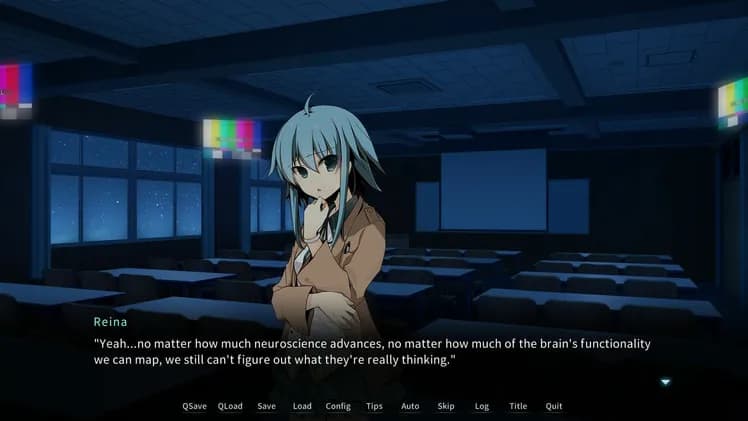Activate Skip to fast-forward dialogue
The width and height of the screenshot is (748, 421).
point(446,406)
